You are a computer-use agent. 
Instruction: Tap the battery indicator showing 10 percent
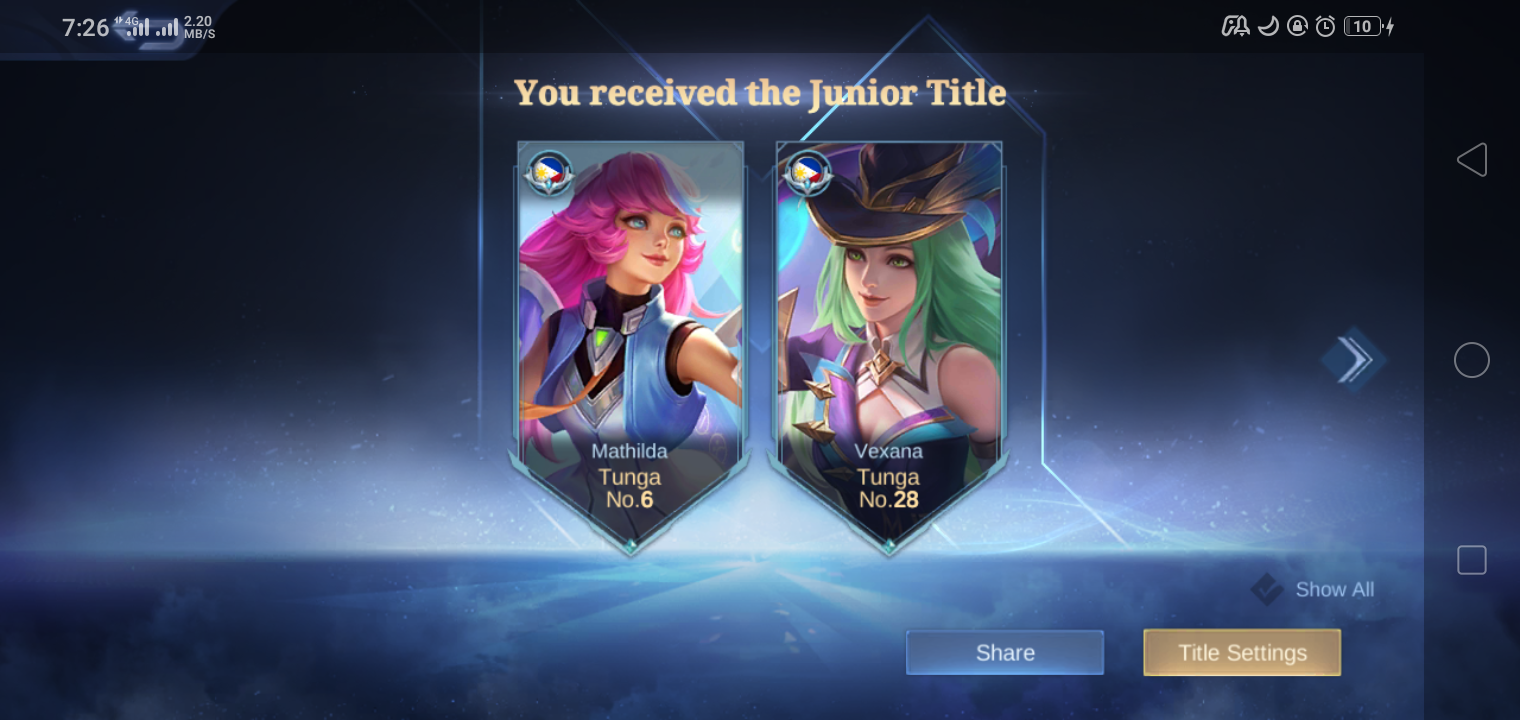[1361, 27]
